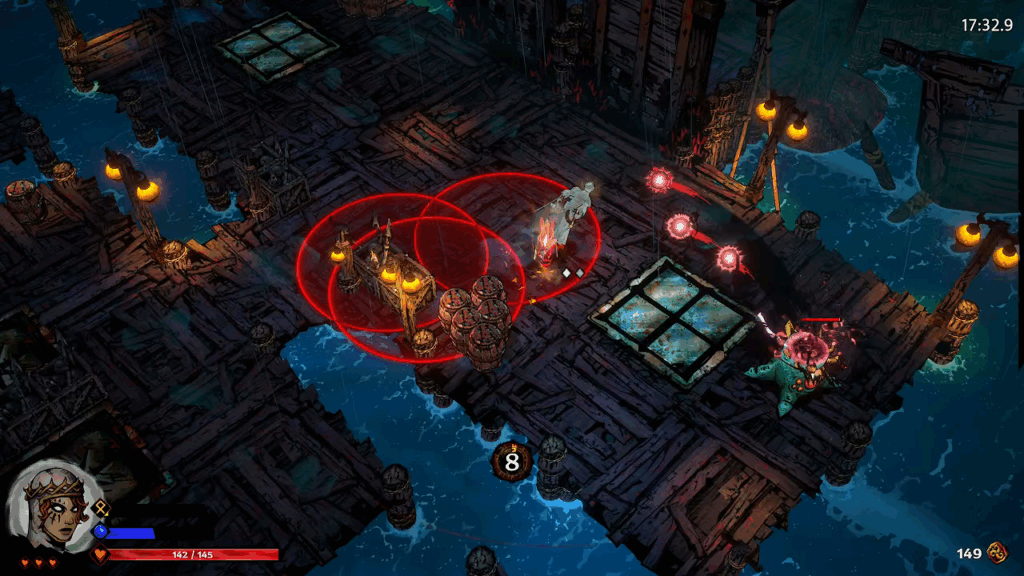Click the gold swirl currency icon
The width and height of the screenshot is (1024, 576).
pyautogui.click(x=997, y=552)
